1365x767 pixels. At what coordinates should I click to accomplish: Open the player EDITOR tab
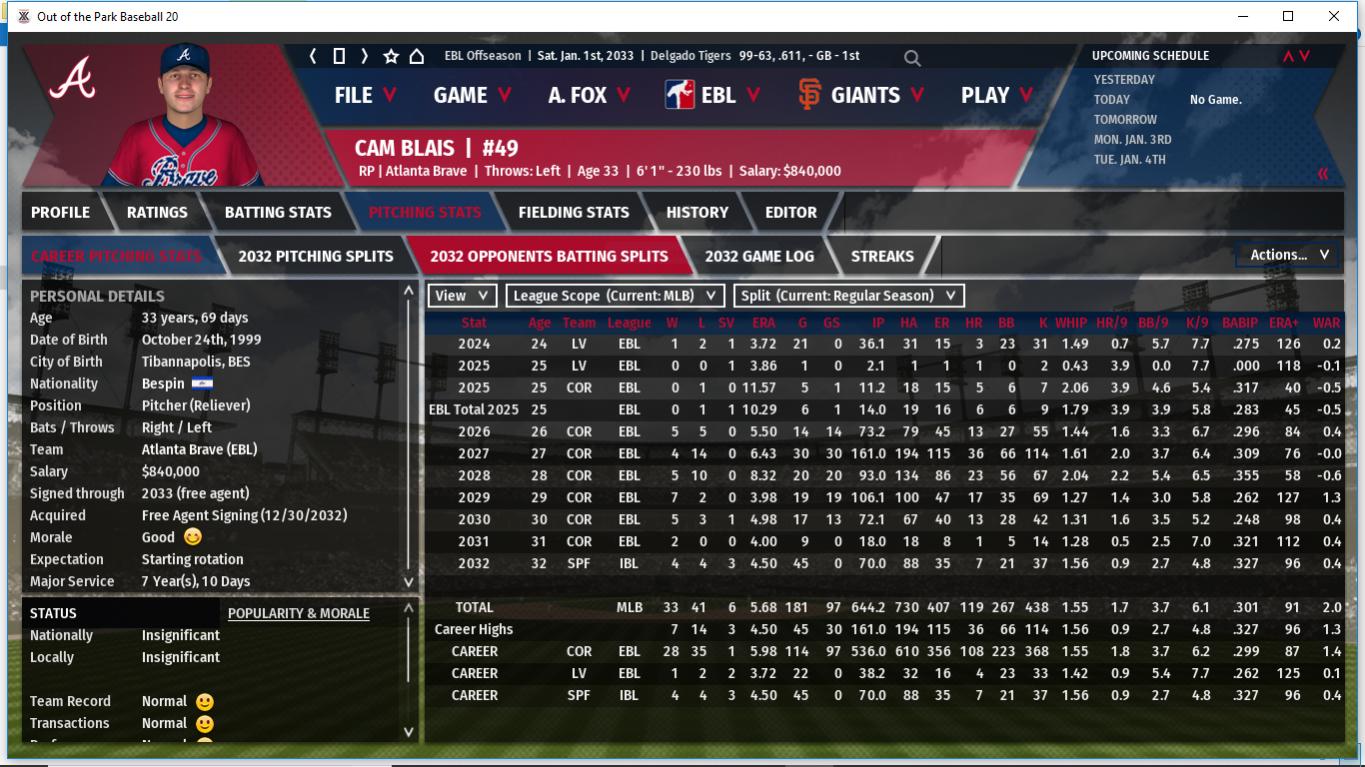click(791, 212)
